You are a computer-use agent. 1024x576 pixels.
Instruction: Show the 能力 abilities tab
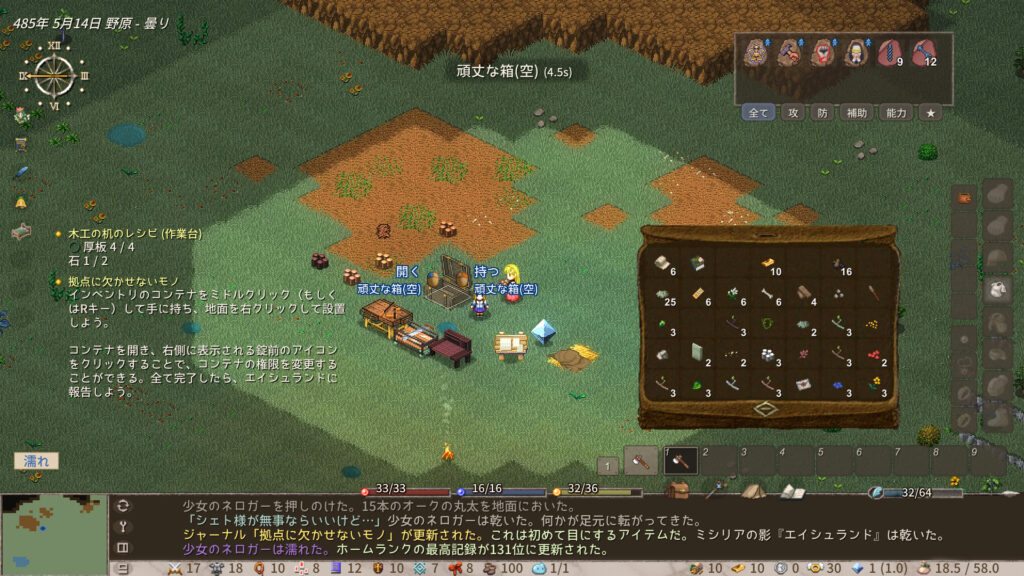tap(896, 113)
